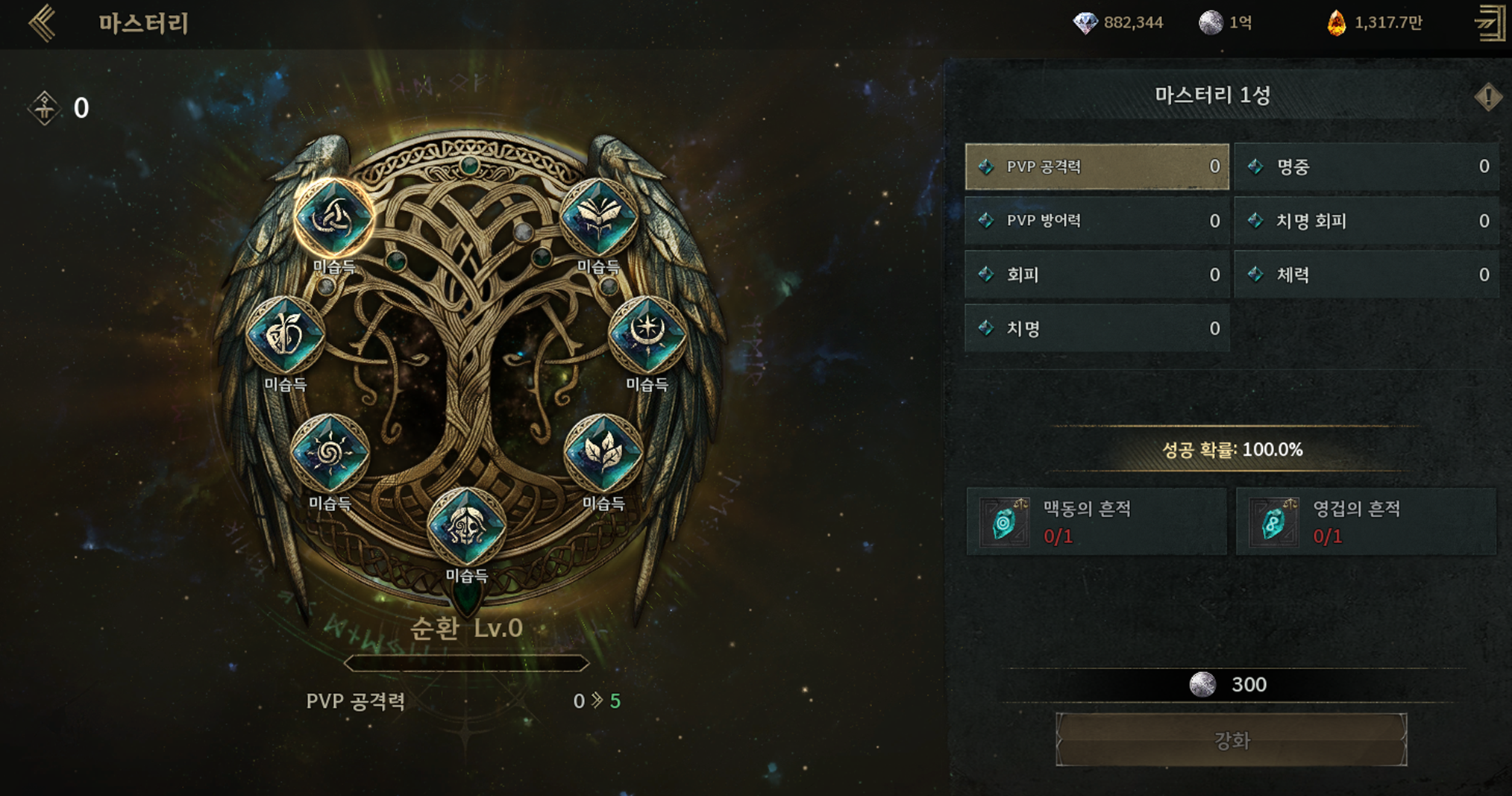
Task: Choose the moon and star mastery node
Action: [647, 335]
